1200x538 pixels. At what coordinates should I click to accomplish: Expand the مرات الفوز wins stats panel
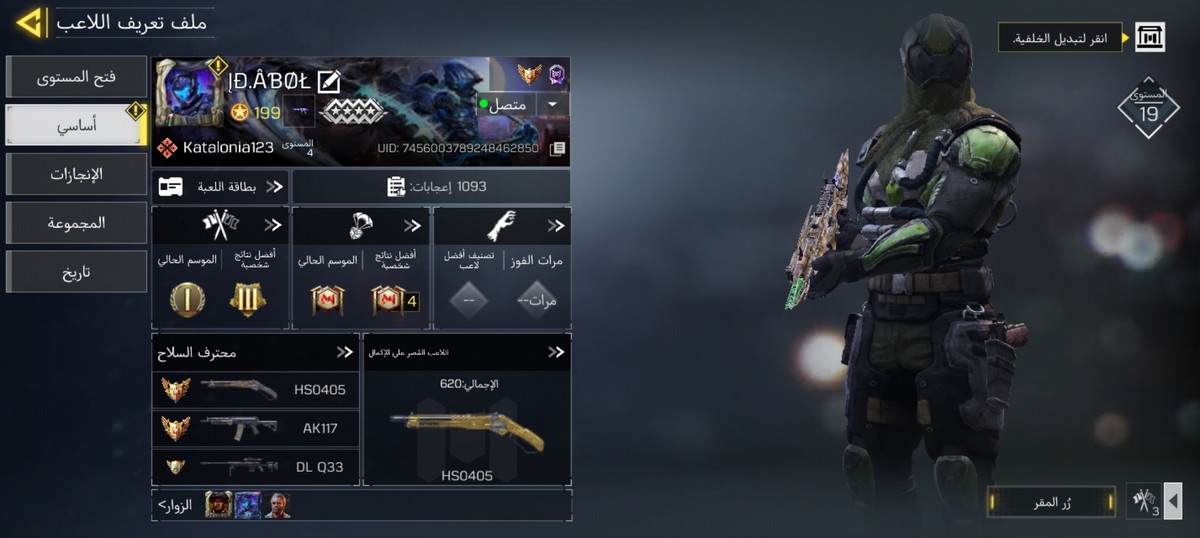point(555,226)
